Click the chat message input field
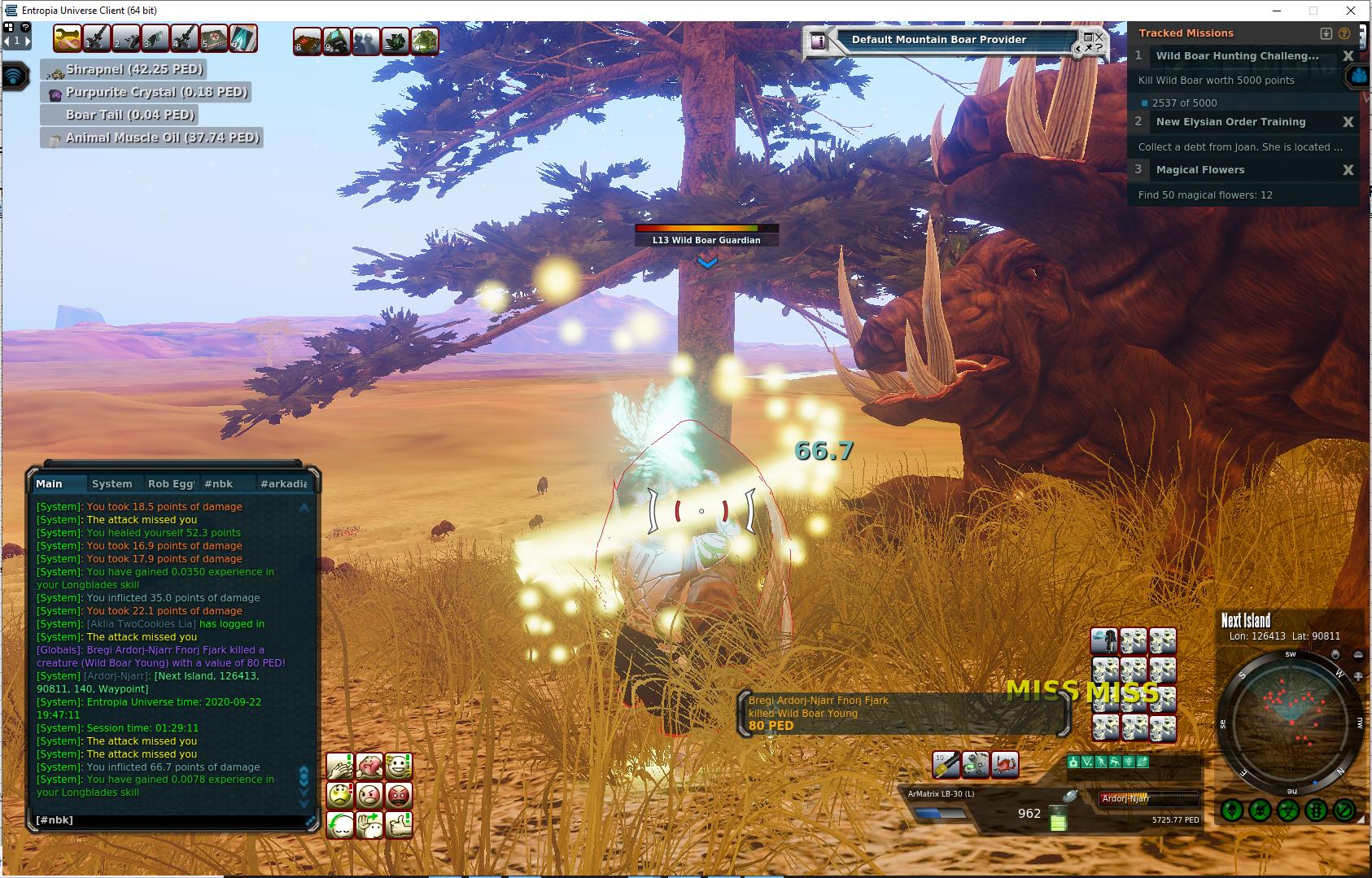The width and height of the screenshot is (1372, 878). pos(167,820)
